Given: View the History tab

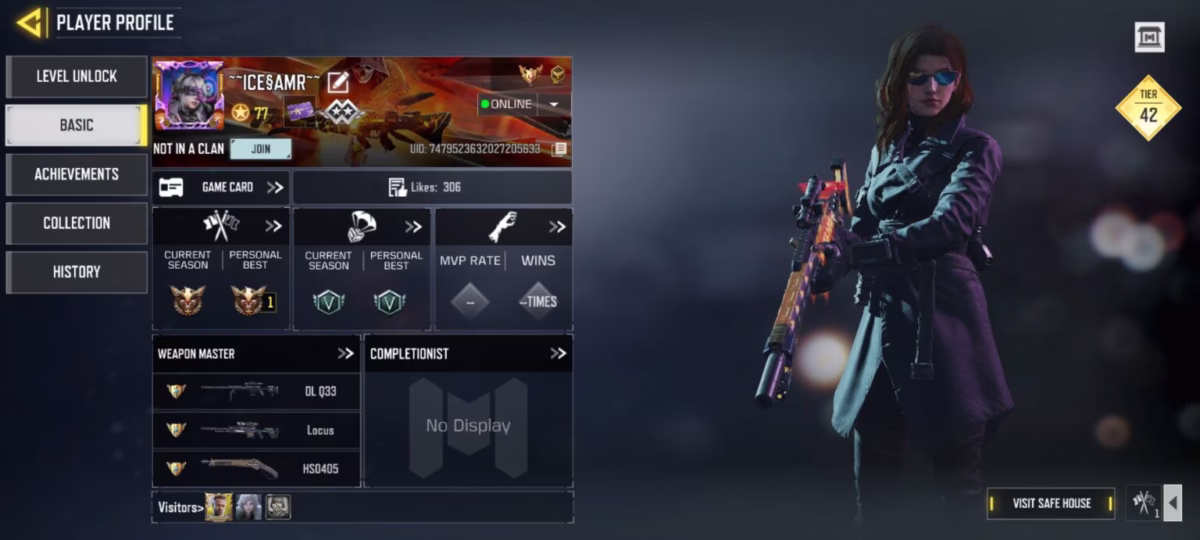Looking at the screenshot, I should (76, 271).
